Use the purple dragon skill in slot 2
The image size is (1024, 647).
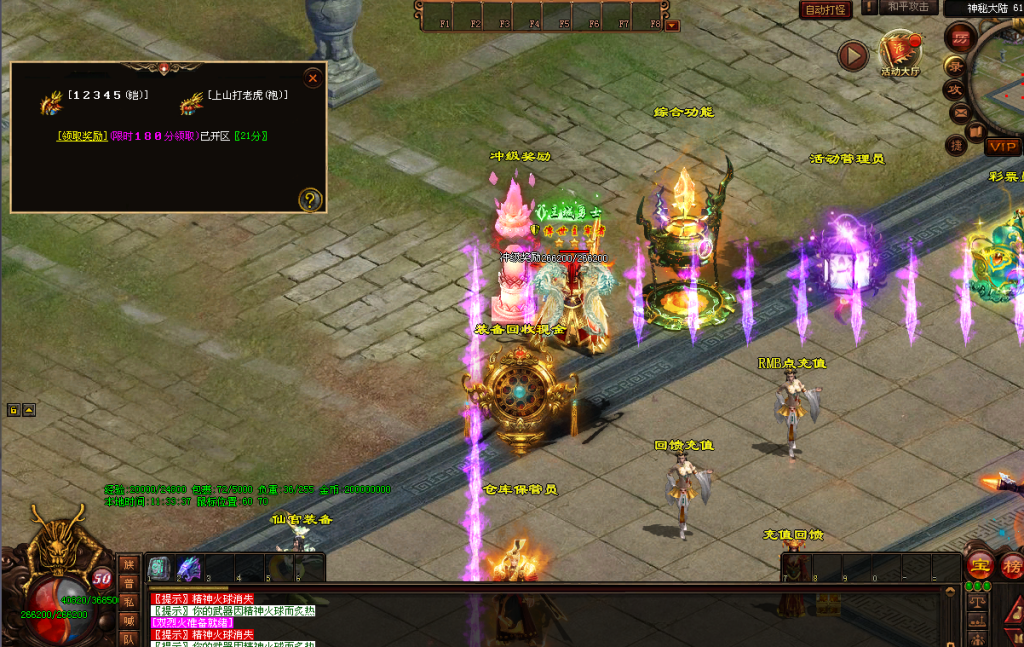tap(189, 569)
